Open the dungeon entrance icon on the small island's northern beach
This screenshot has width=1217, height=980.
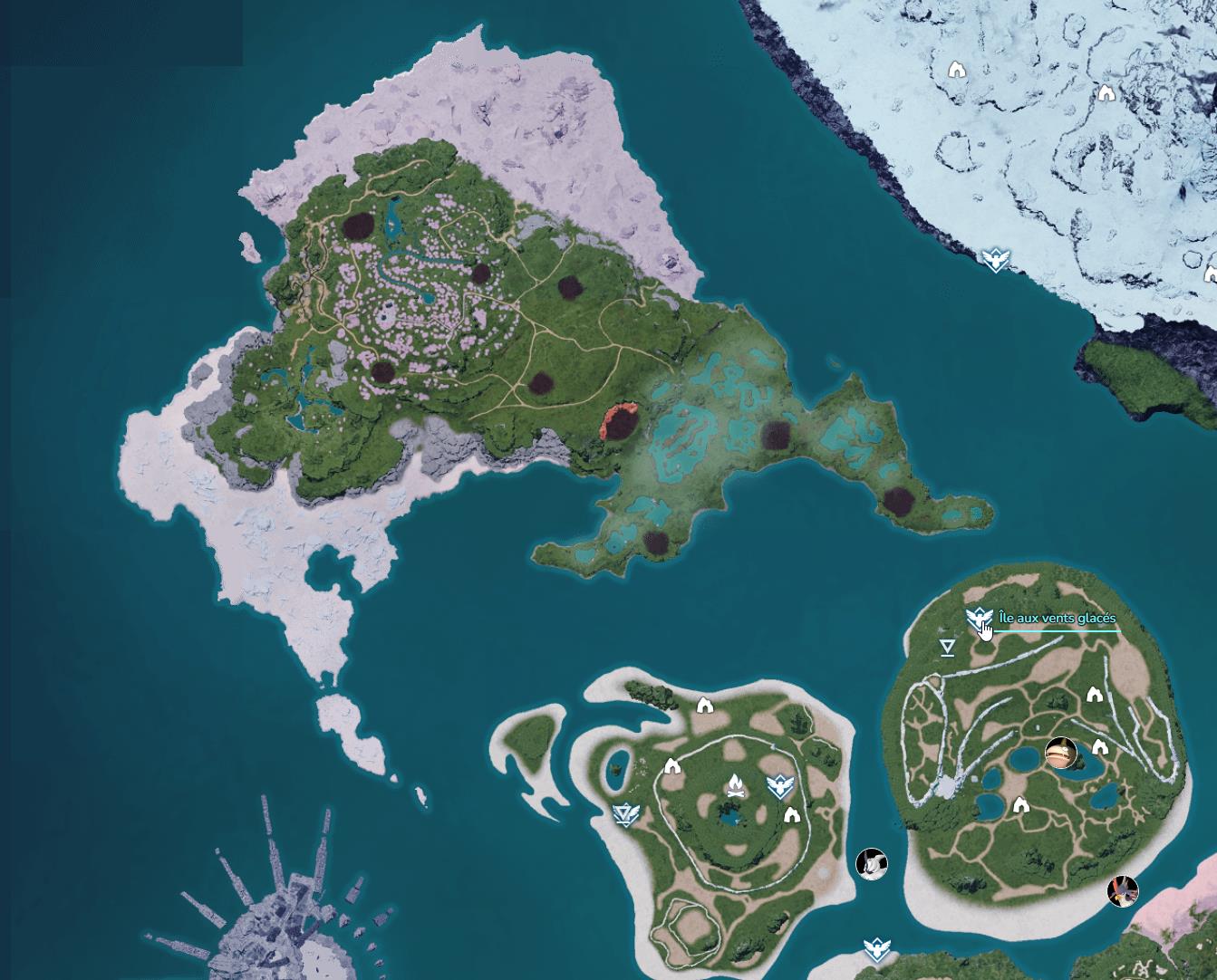point(705,706)
